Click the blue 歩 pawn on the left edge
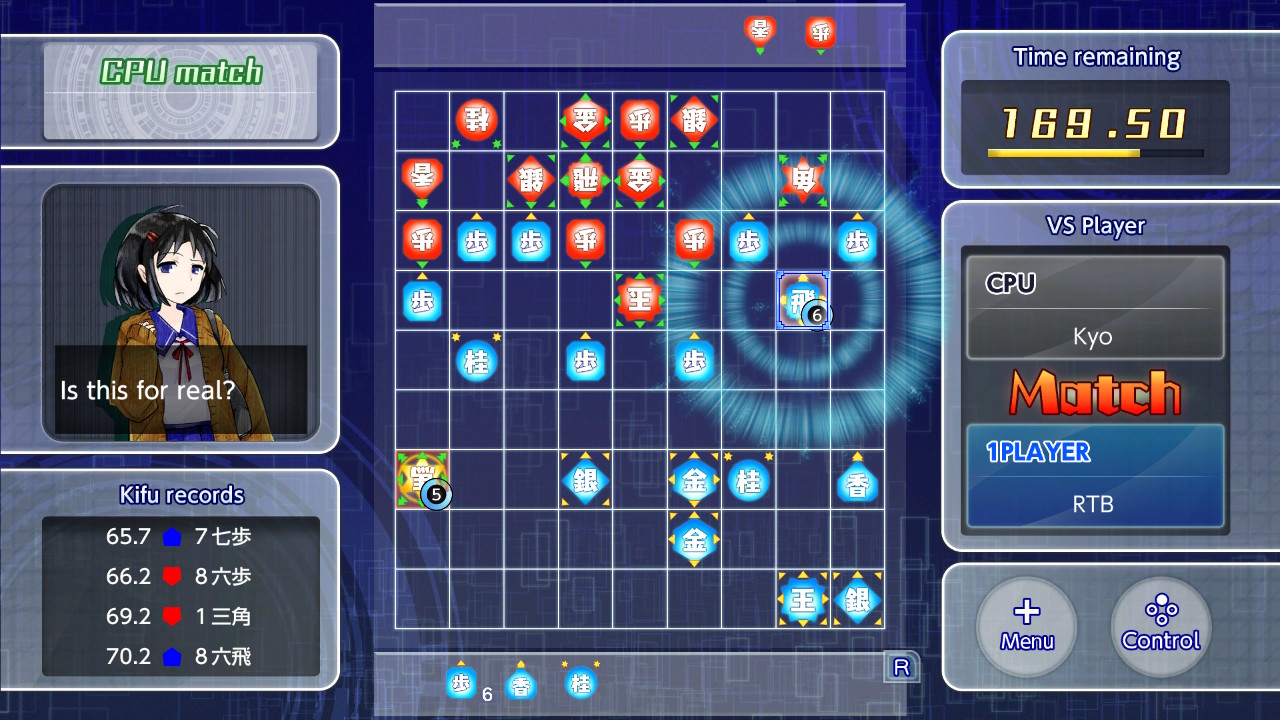Screen dimensions: 1280x720 [421, 298]
